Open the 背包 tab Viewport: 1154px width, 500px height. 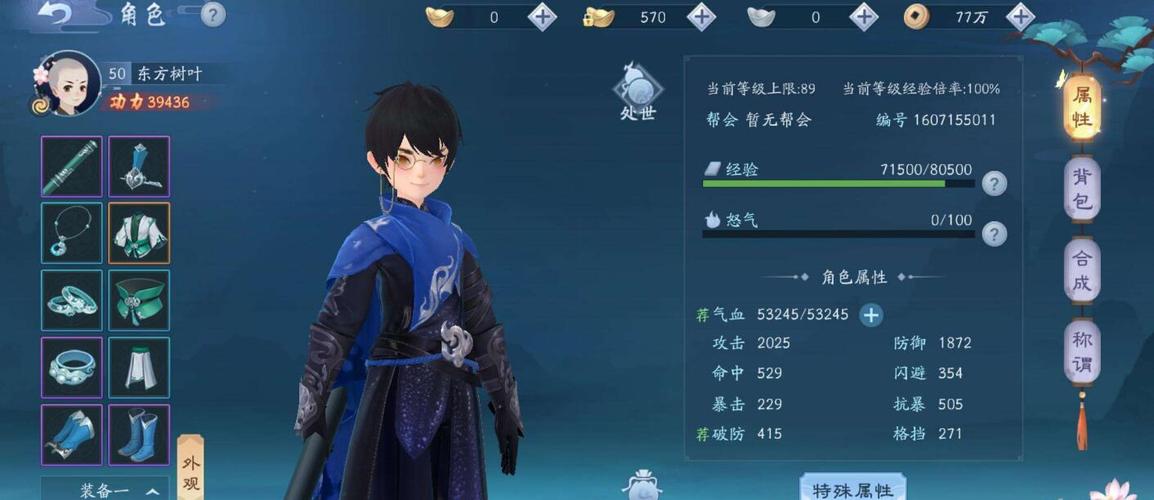pyautogui.click(x=1082, y=190)
